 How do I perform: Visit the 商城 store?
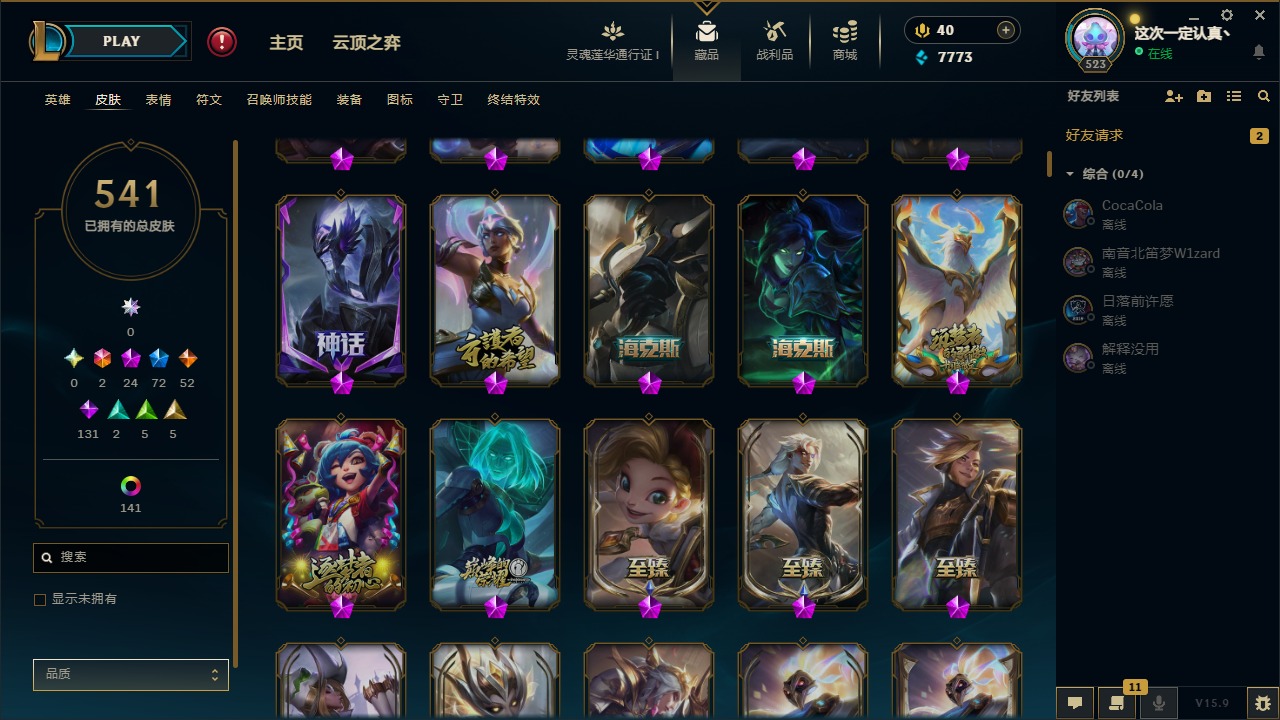click(x=845, y=41)
